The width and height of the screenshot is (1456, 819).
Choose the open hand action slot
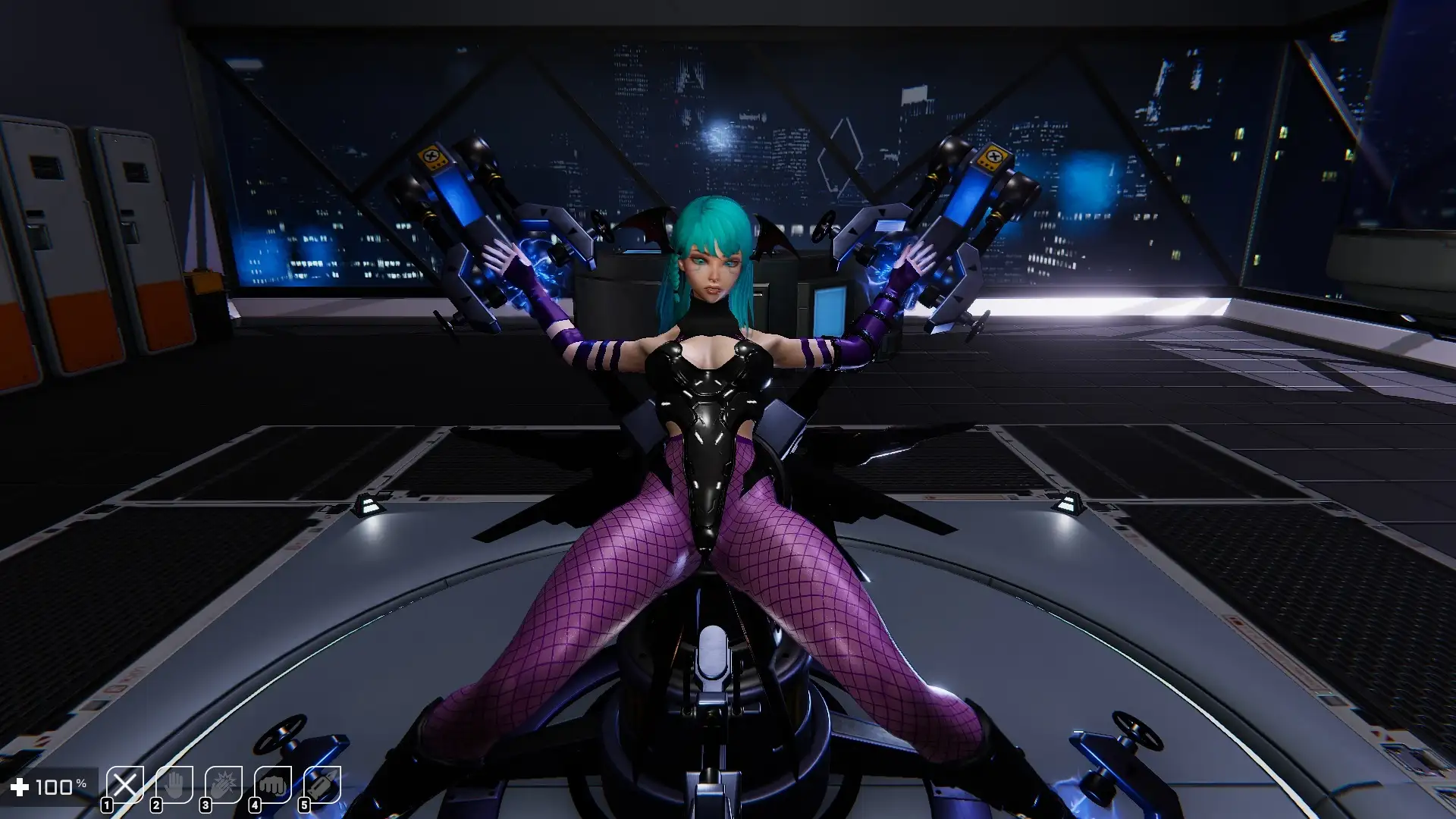tap(174, 785)
